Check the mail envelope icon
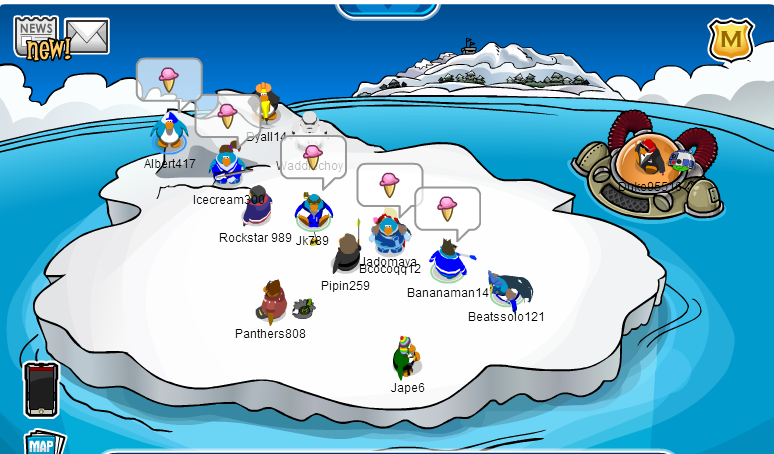The image size is (774, 454). 87,37
